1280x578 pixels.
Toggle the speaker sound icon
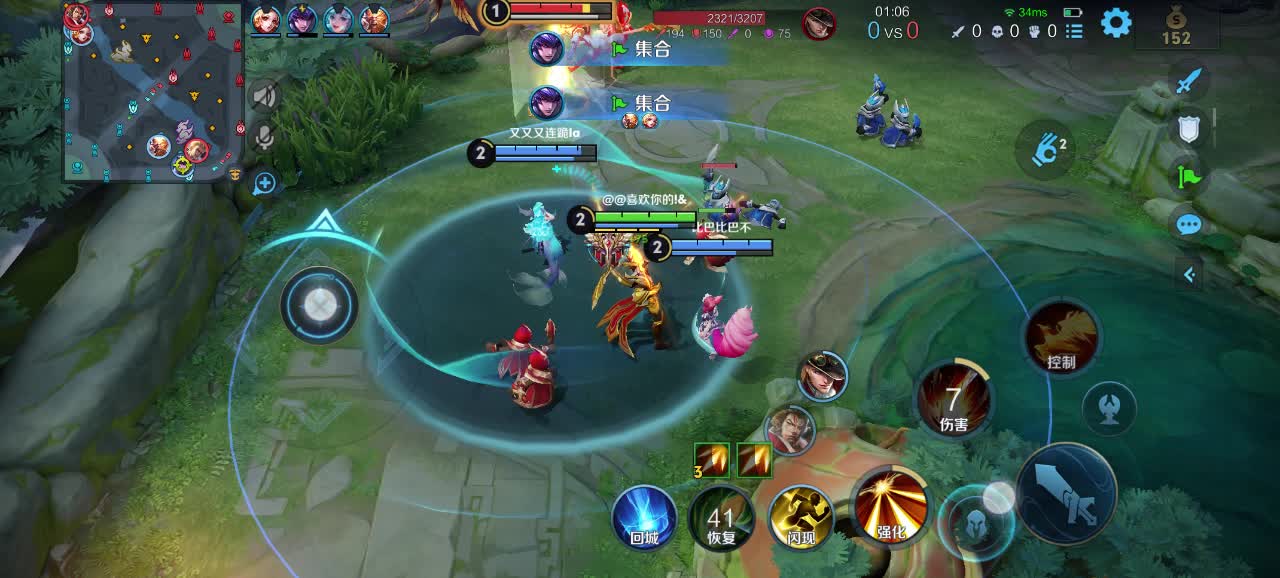click(x=264, y=96)
